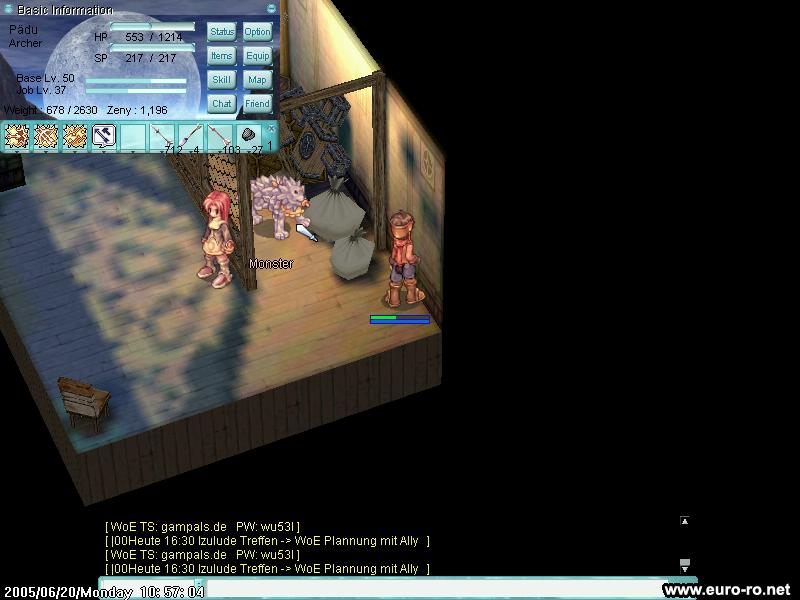The width and height of the screenshot is (800, 600).
Task: Select the arrow stack of 103 slot
Action: tap(220, 137)
